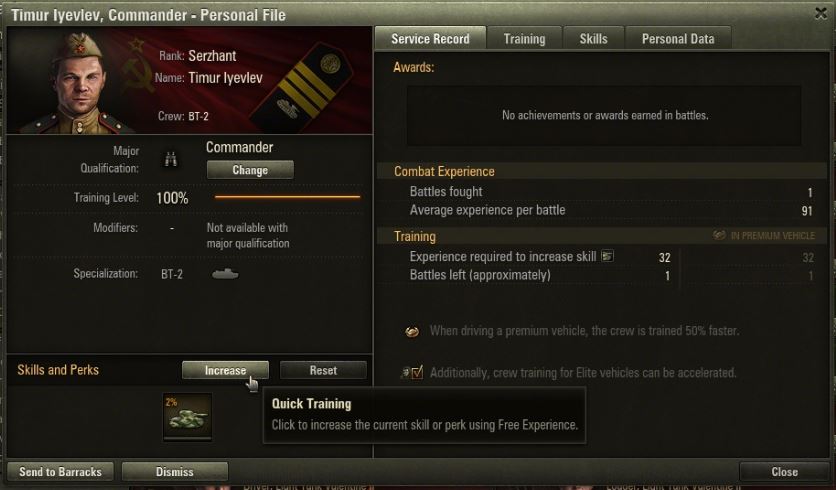The height and width of the screenshot is (490, 836).
Task: Toggle accelerated crew training checkbox
Action: pyautogui.click(x=417, y=373)
